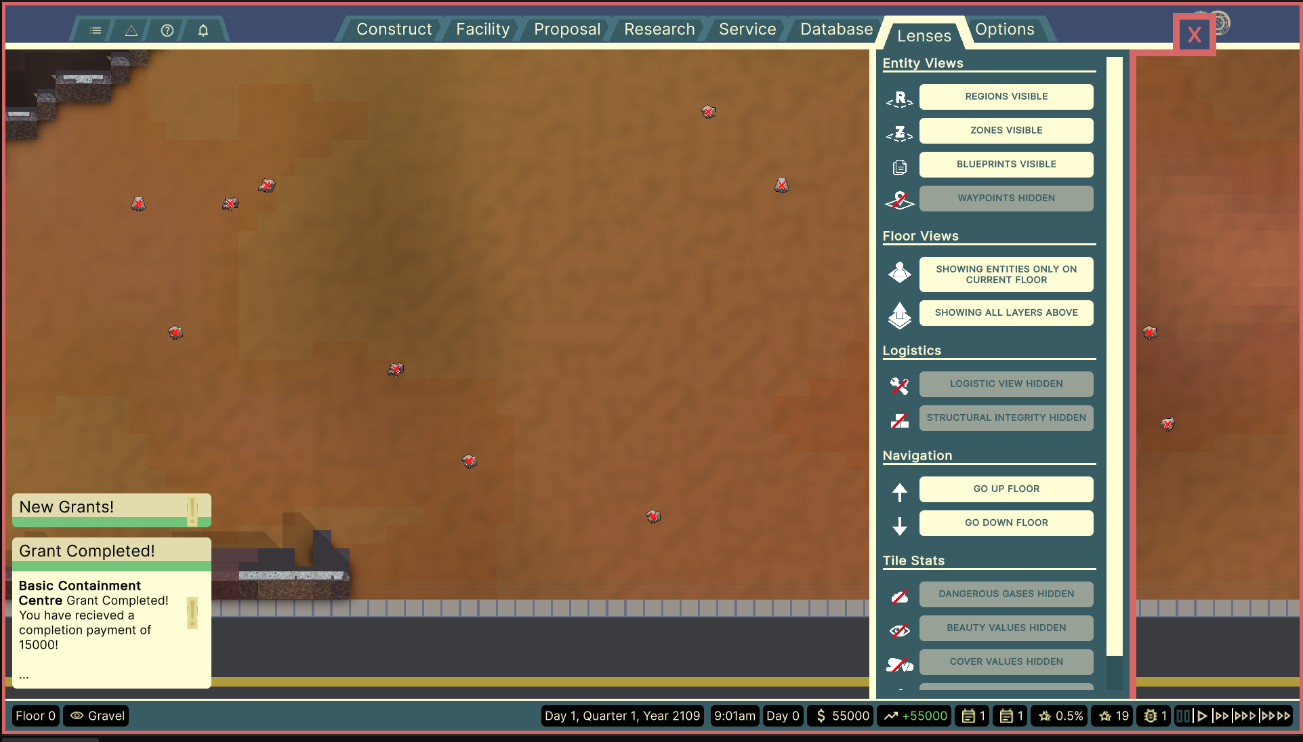Hide blueprints using Blueprints Visible button
The height and width of the screenshot is (742, 1303).
click(x=1006, y=165)
